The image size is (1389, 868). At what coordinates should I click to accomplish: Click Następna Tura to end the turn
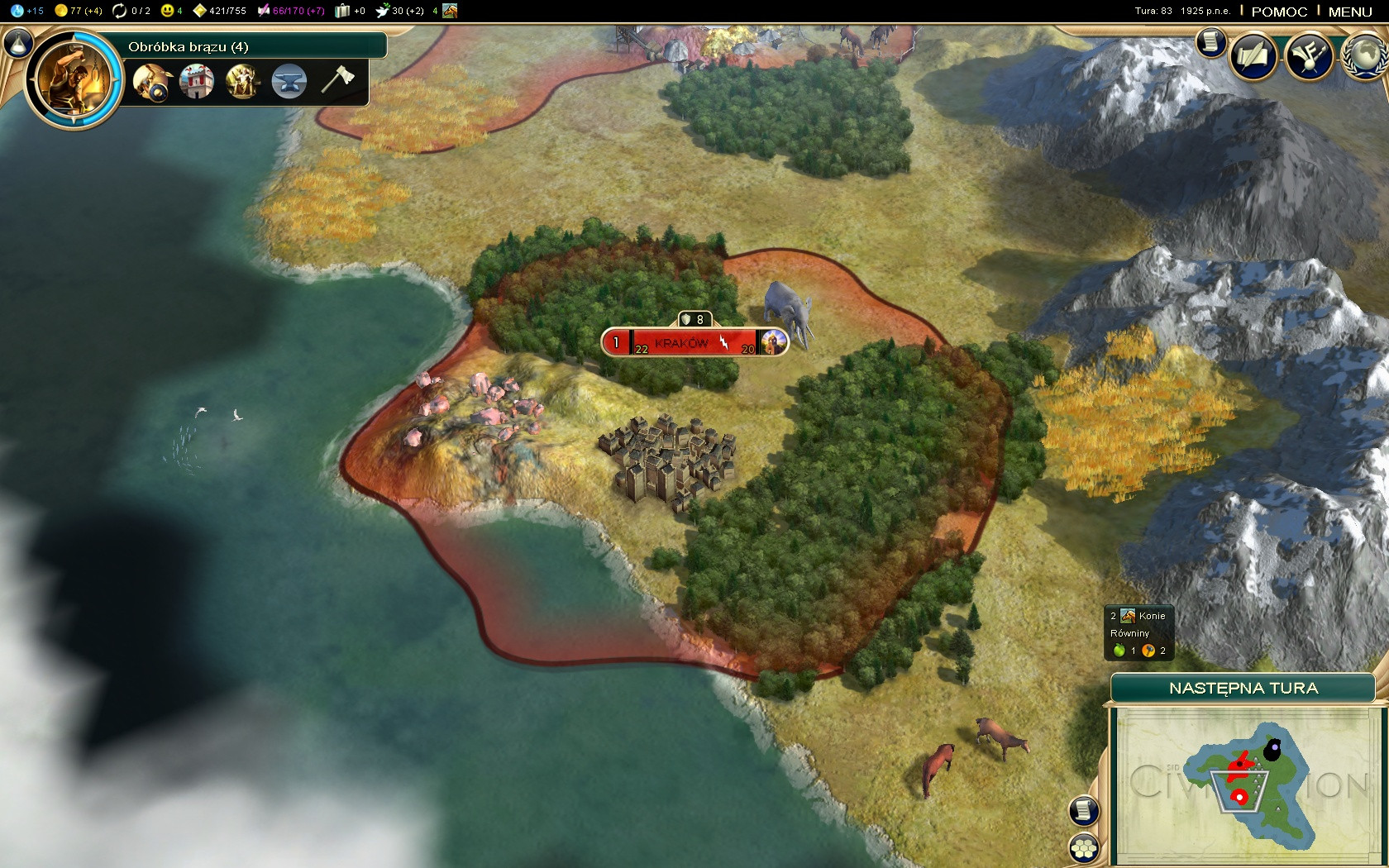click(1243, 688)
